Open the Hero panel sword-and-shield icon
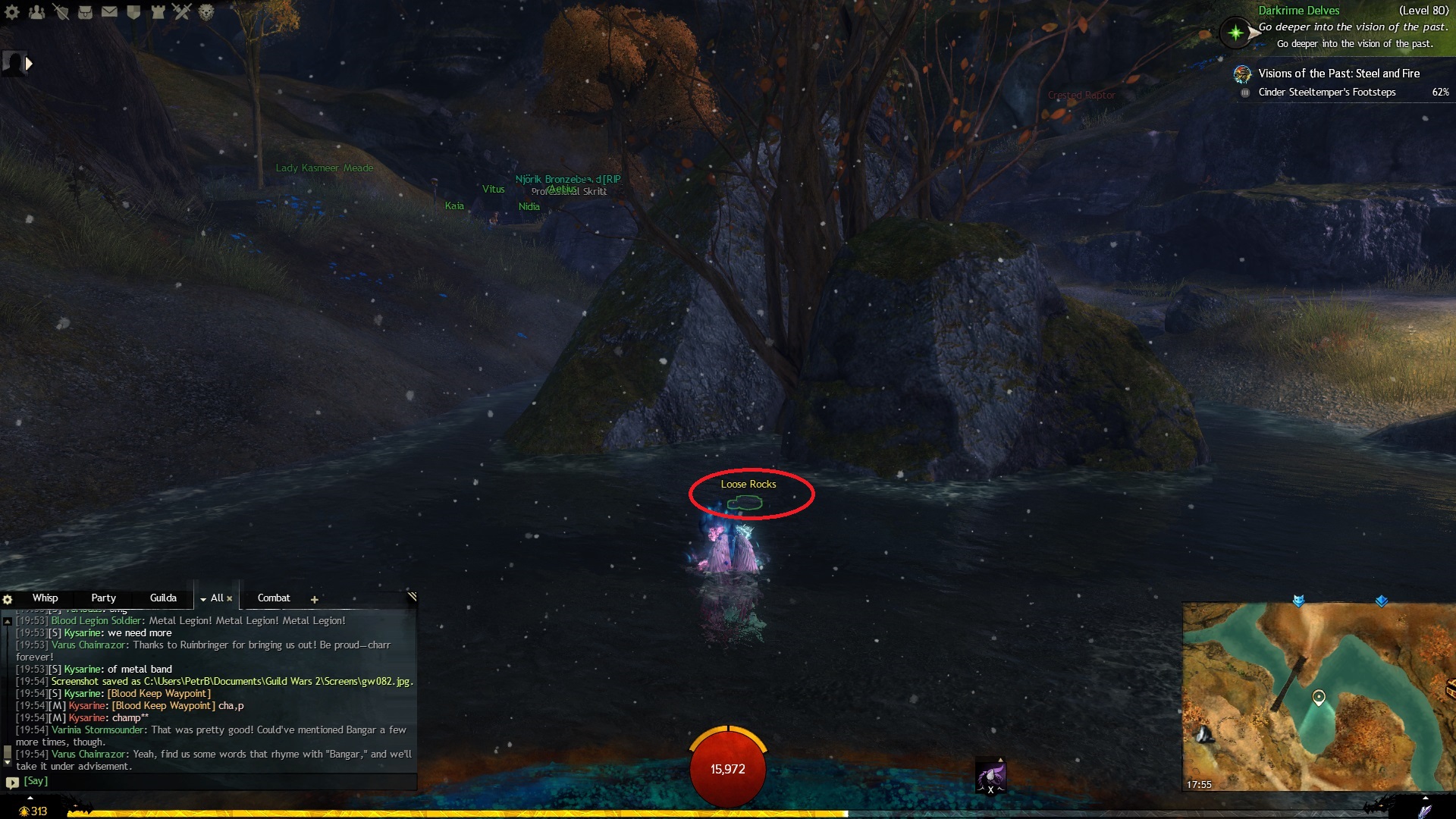This screenshot has height=819, width=1456. point(61,12)
